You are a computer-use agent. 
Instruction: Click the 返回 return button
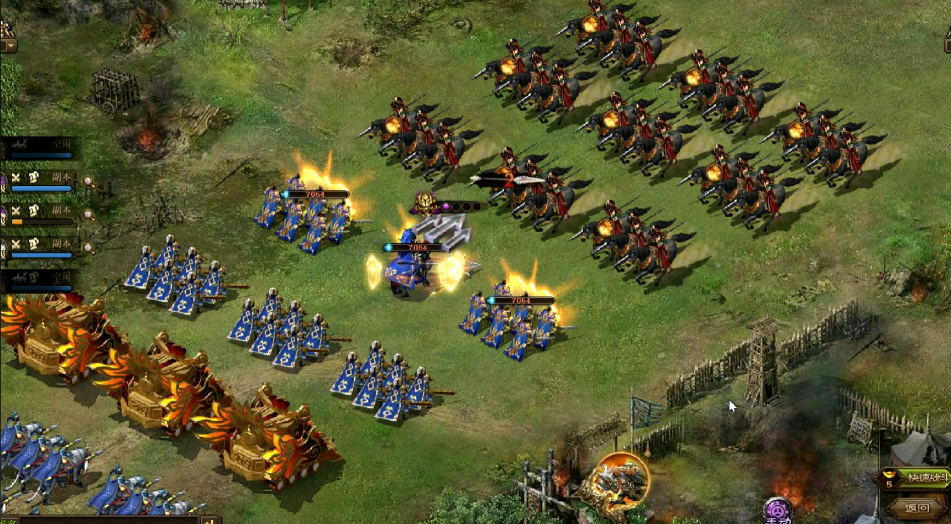click(x=917, y=507)
